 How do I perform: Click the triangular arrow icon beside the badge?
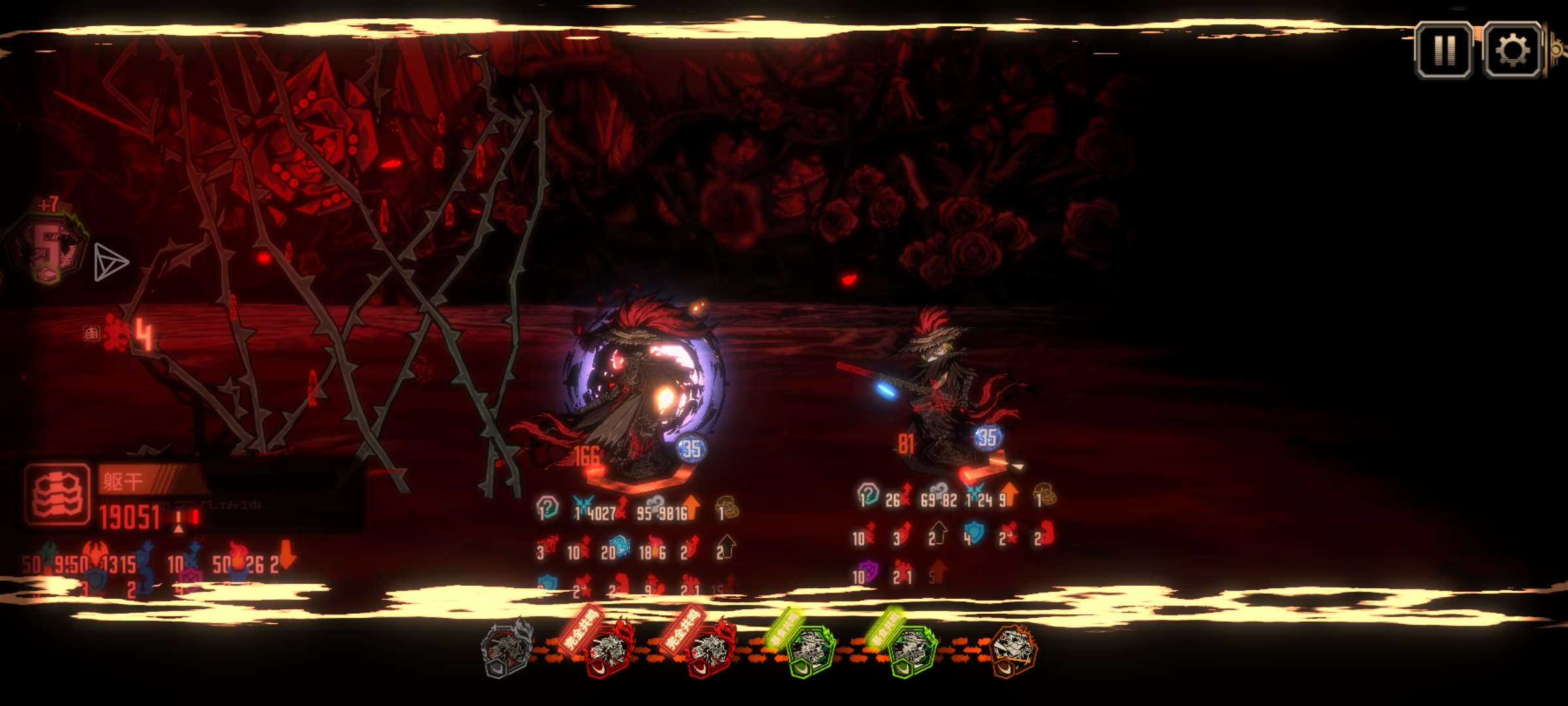click(x=110, y=263)
